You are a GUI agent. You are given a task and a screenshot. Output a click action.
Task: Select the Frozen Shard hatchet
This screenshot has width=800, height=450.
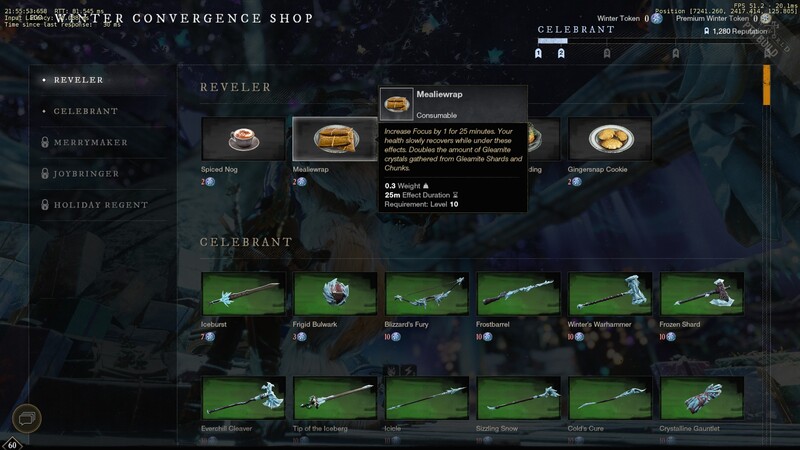coord(702,293)
